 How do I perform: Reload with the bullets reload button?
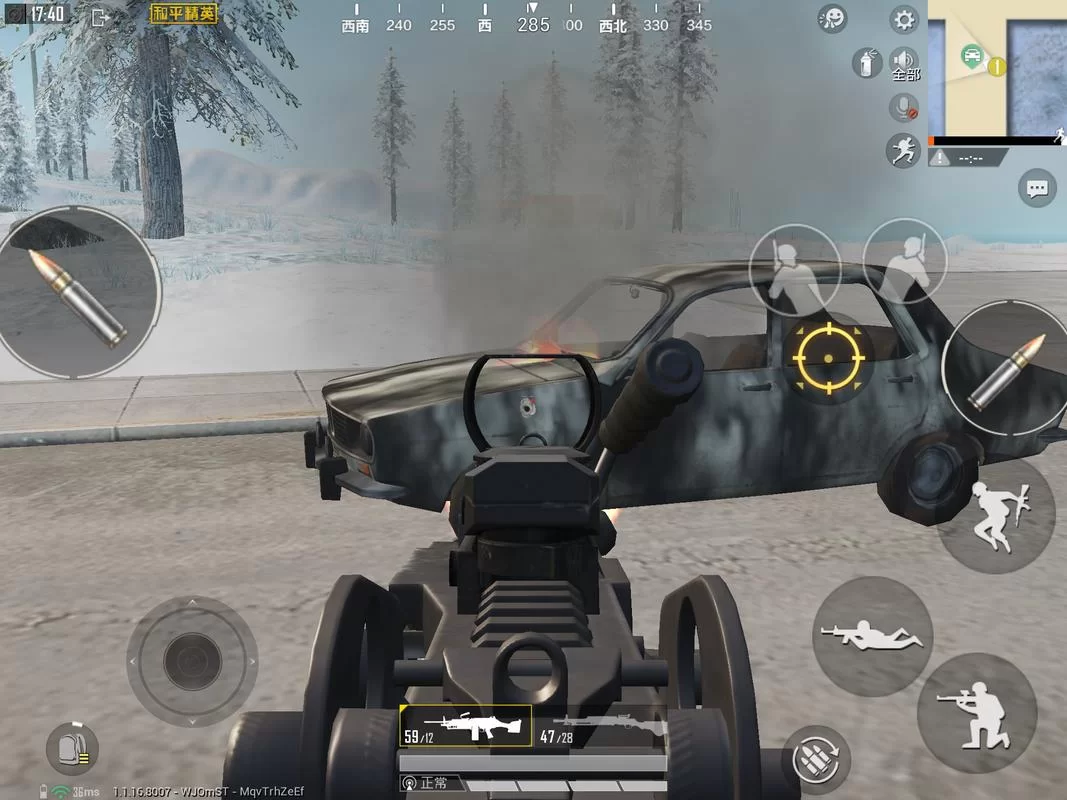coord(816,760)
